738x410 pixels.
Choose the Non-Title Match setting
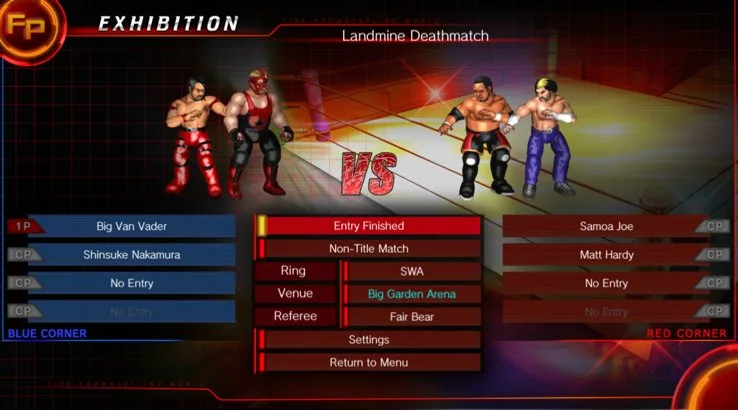[x=368, y=249]
